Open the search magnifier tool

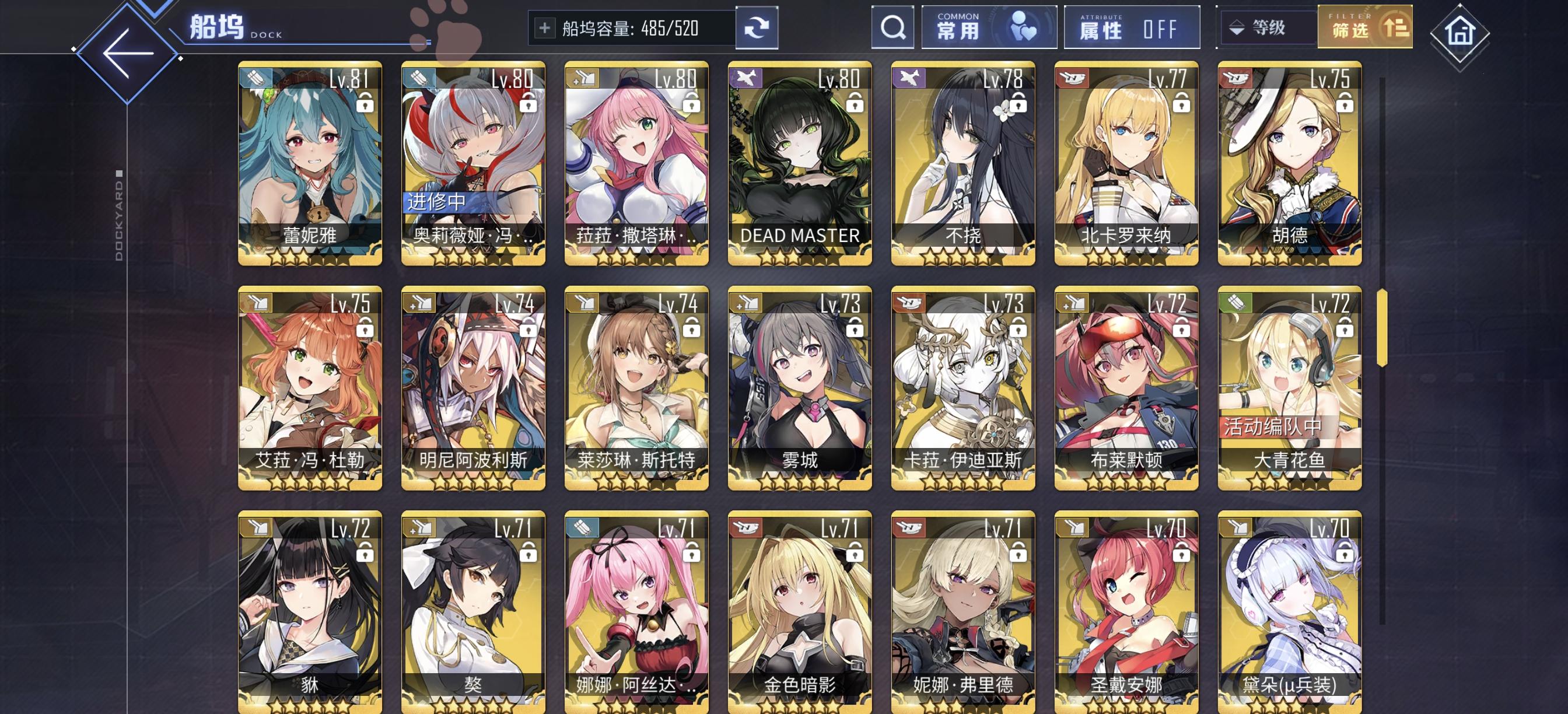tap(892, 27)
